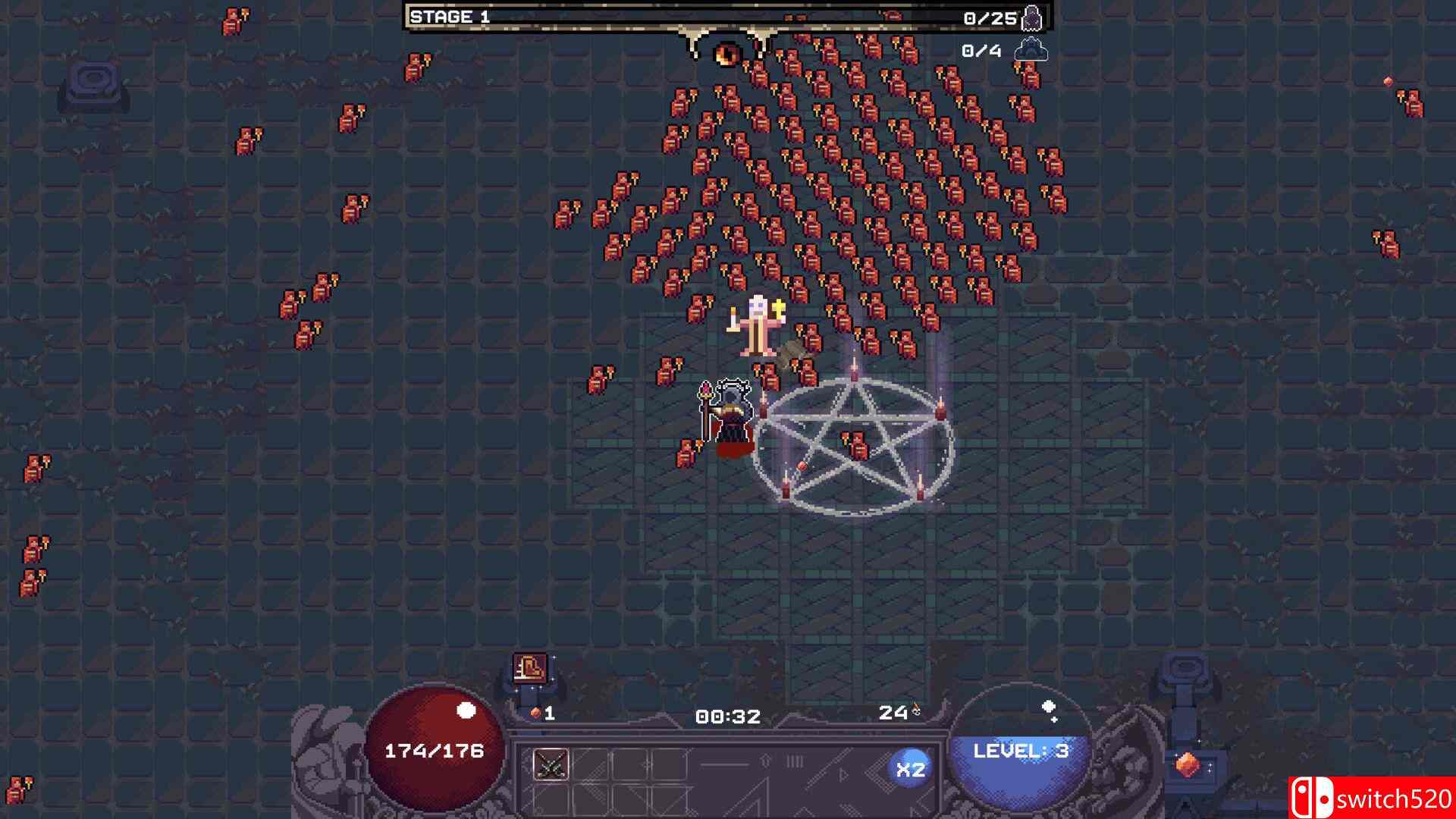Click the triangle marker inside the item bar
Screen dimensions: 1456x819
tap(843, 775)
